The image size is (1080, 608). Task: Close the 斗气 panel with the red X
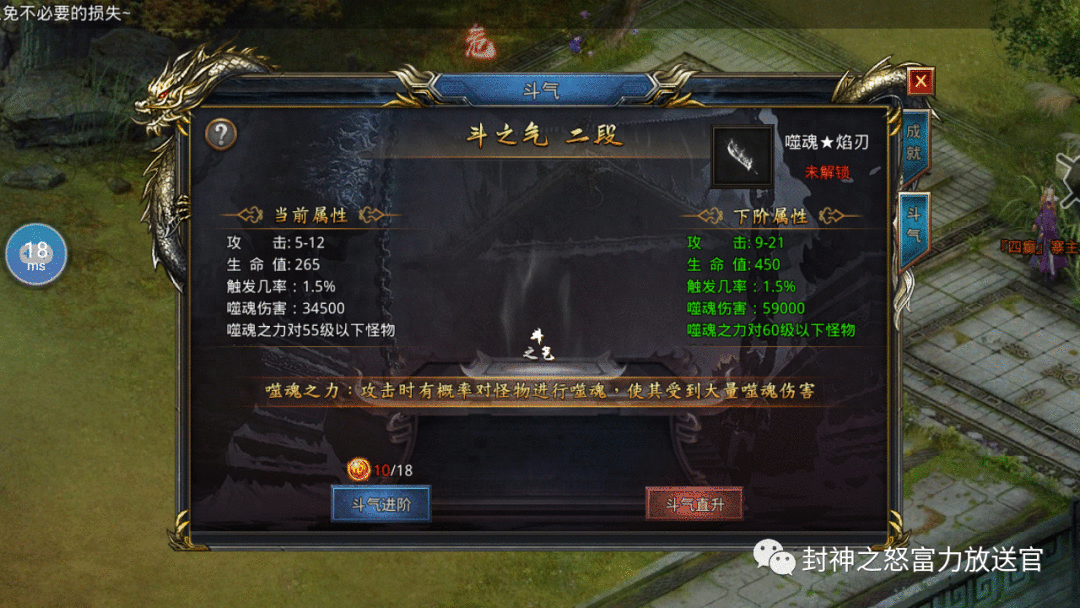(920, 81)
